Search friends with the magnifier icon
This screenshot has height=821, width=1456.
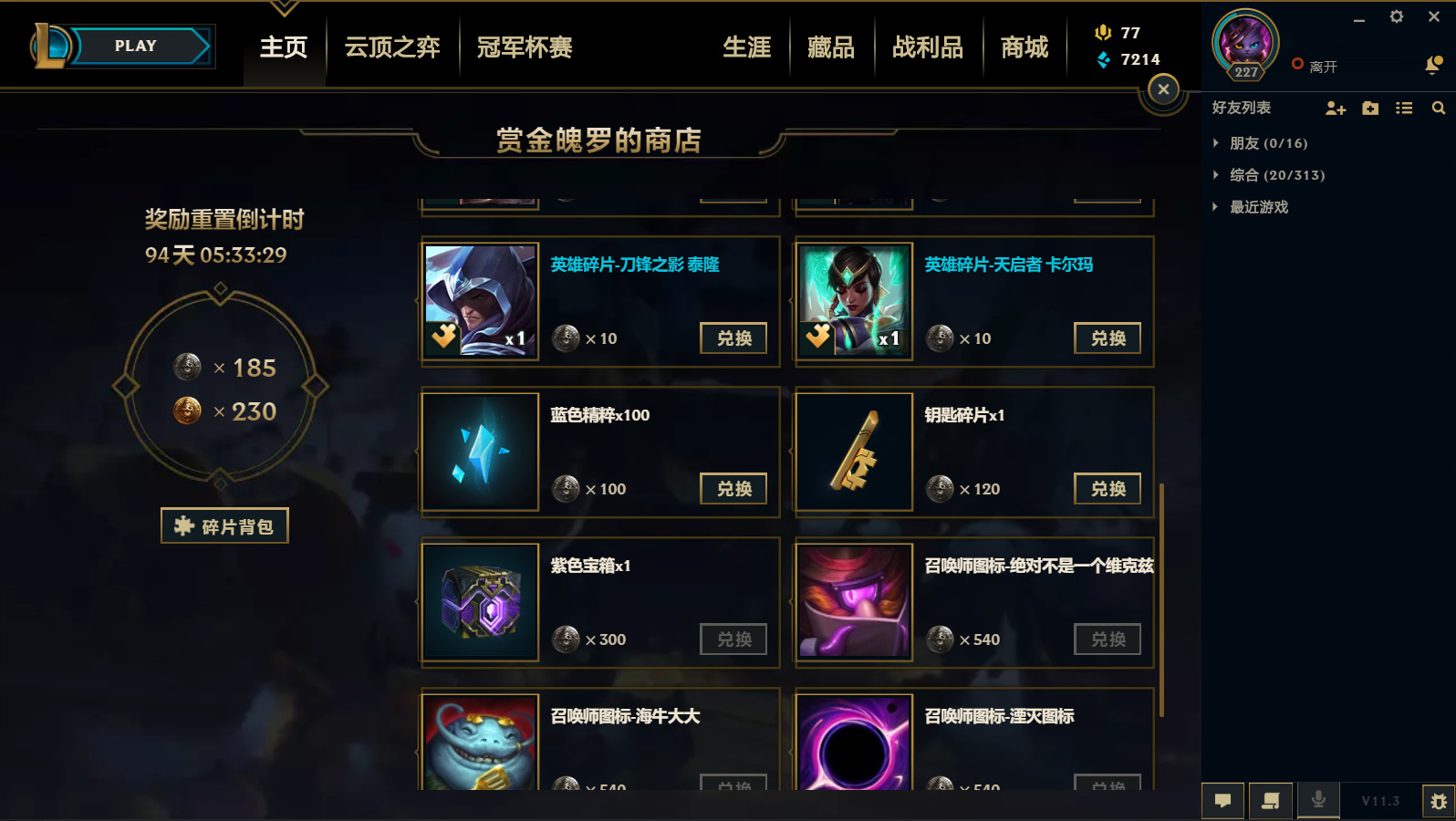[1439, 108]
